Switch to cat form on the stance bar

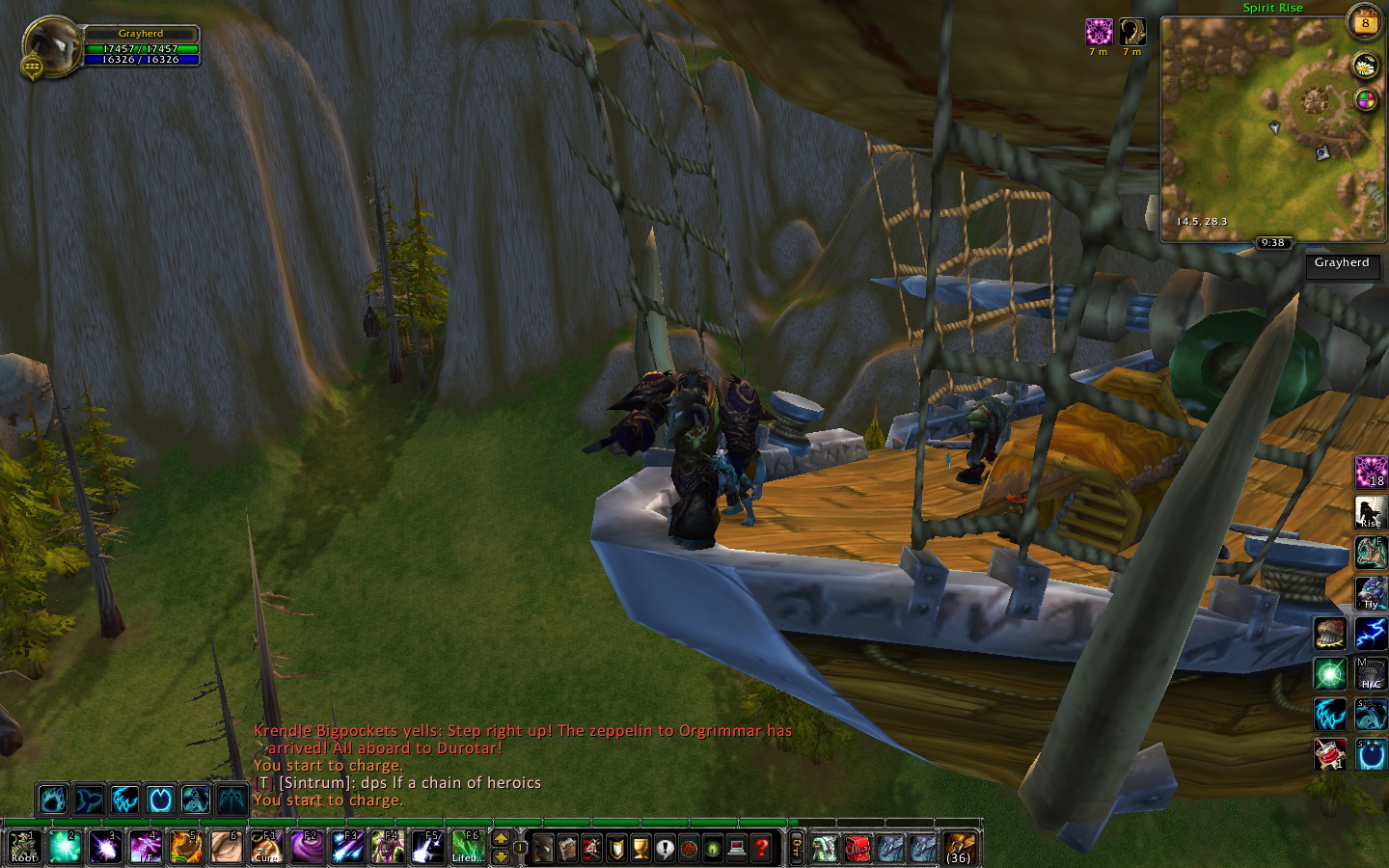pyautogui.click(x=124, y=800)
